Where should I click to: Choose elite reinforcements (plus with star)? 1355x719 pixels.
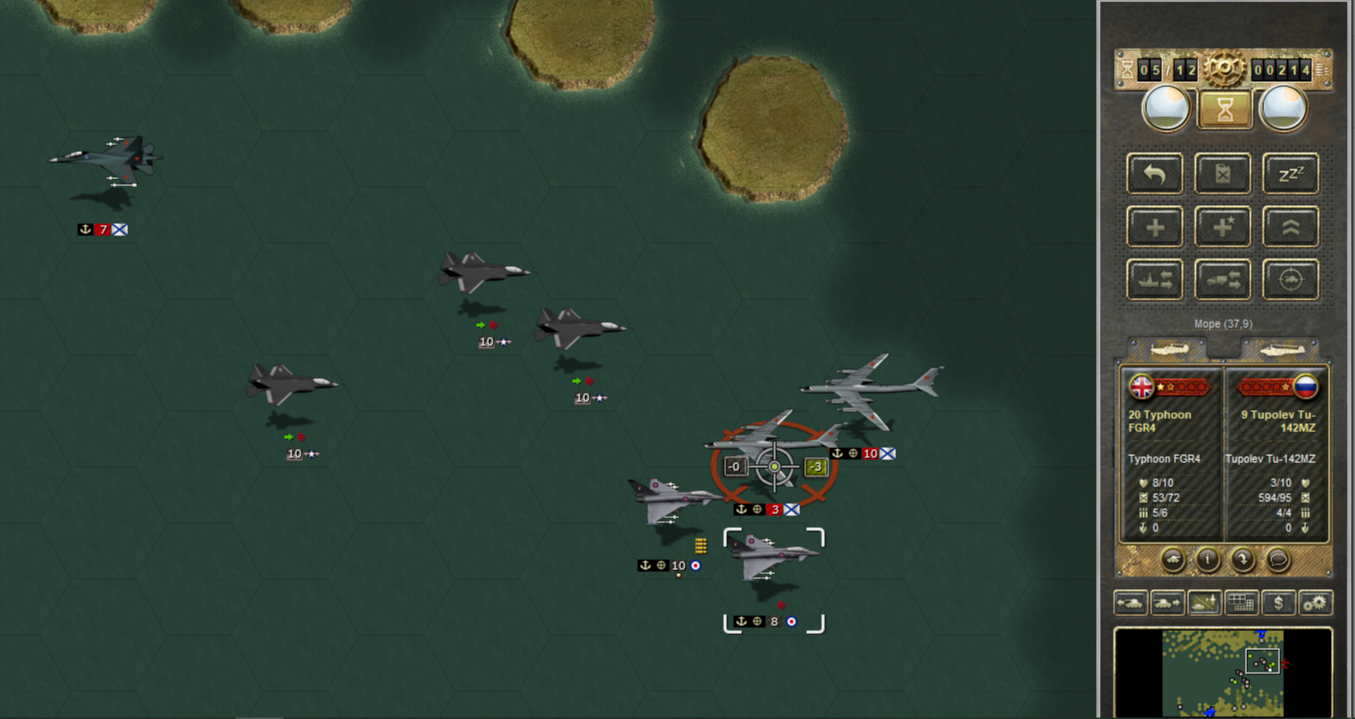click(1223, 227)
